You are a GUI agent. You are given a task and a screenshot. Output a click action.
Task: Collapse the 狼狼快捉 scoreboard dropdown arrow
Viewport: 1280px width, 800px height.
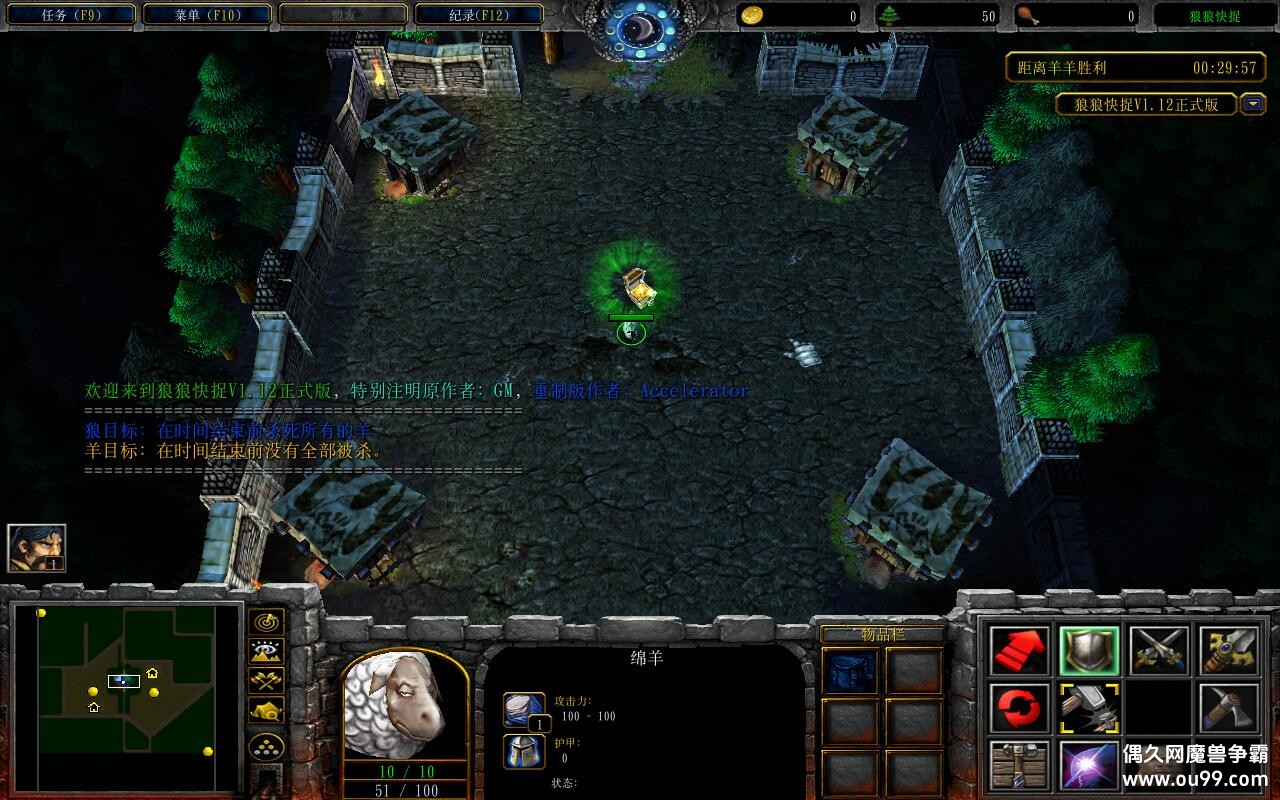(1253, 104)
